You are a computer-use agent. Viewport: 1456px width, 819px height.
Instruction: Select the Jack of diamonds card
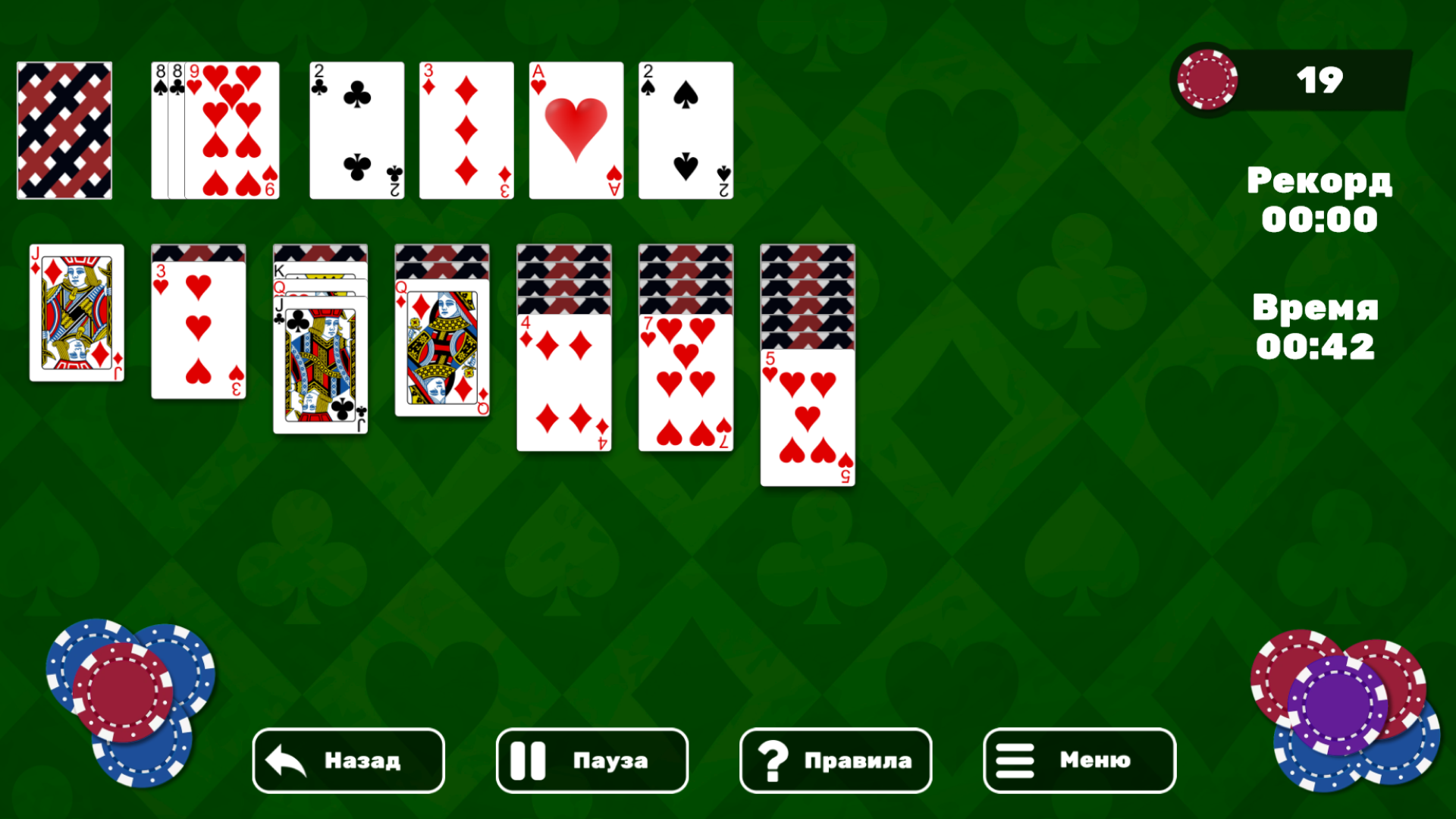76,312
